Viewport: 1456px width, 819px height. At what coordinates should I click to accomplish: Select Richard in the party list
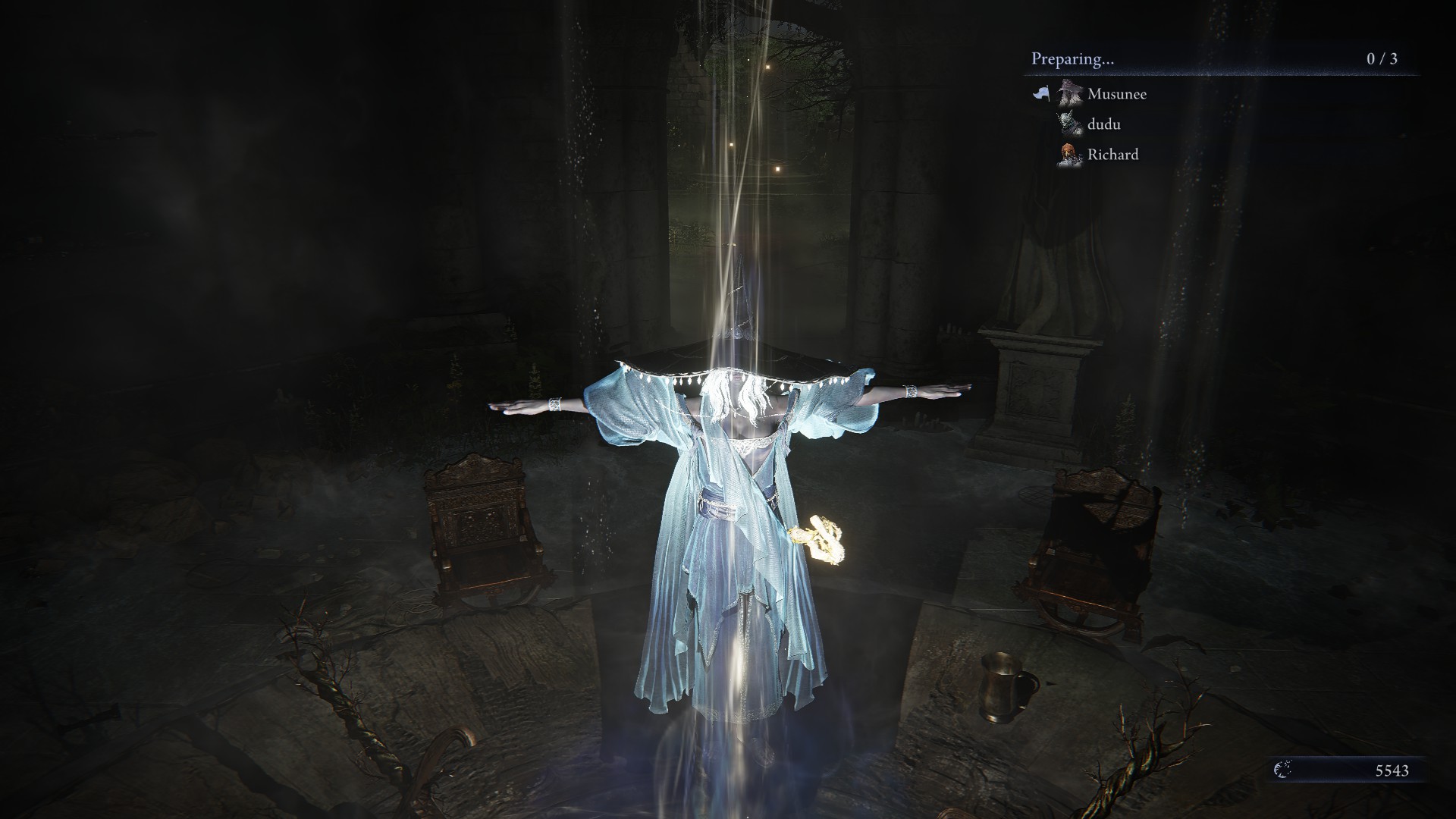[1112, 155]
